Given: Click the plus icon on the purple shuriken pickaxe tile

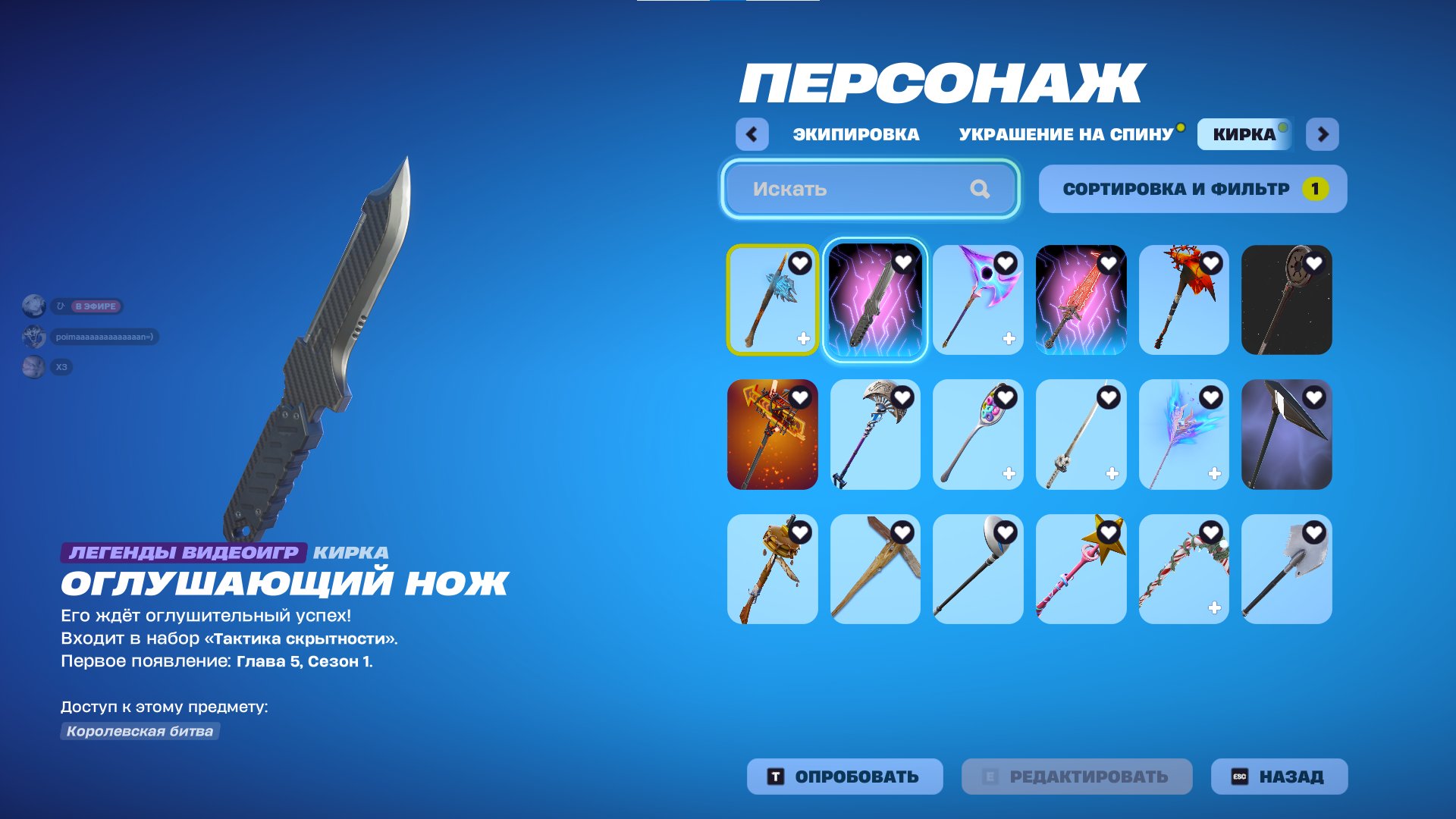Looking at the screenshot, I should [x=1009, y=340].
